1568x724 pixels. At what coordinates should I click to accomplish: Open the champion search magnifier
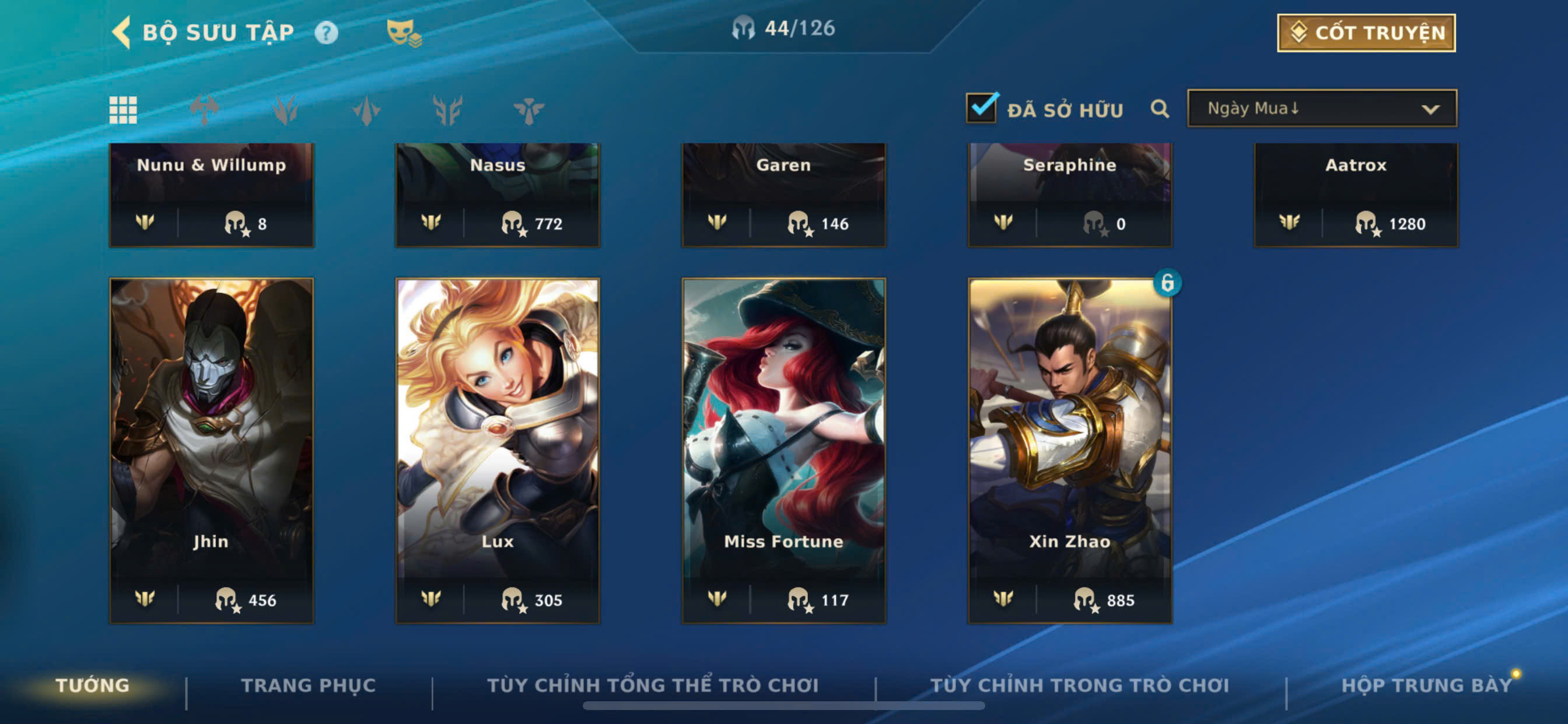click(1160, 109)
